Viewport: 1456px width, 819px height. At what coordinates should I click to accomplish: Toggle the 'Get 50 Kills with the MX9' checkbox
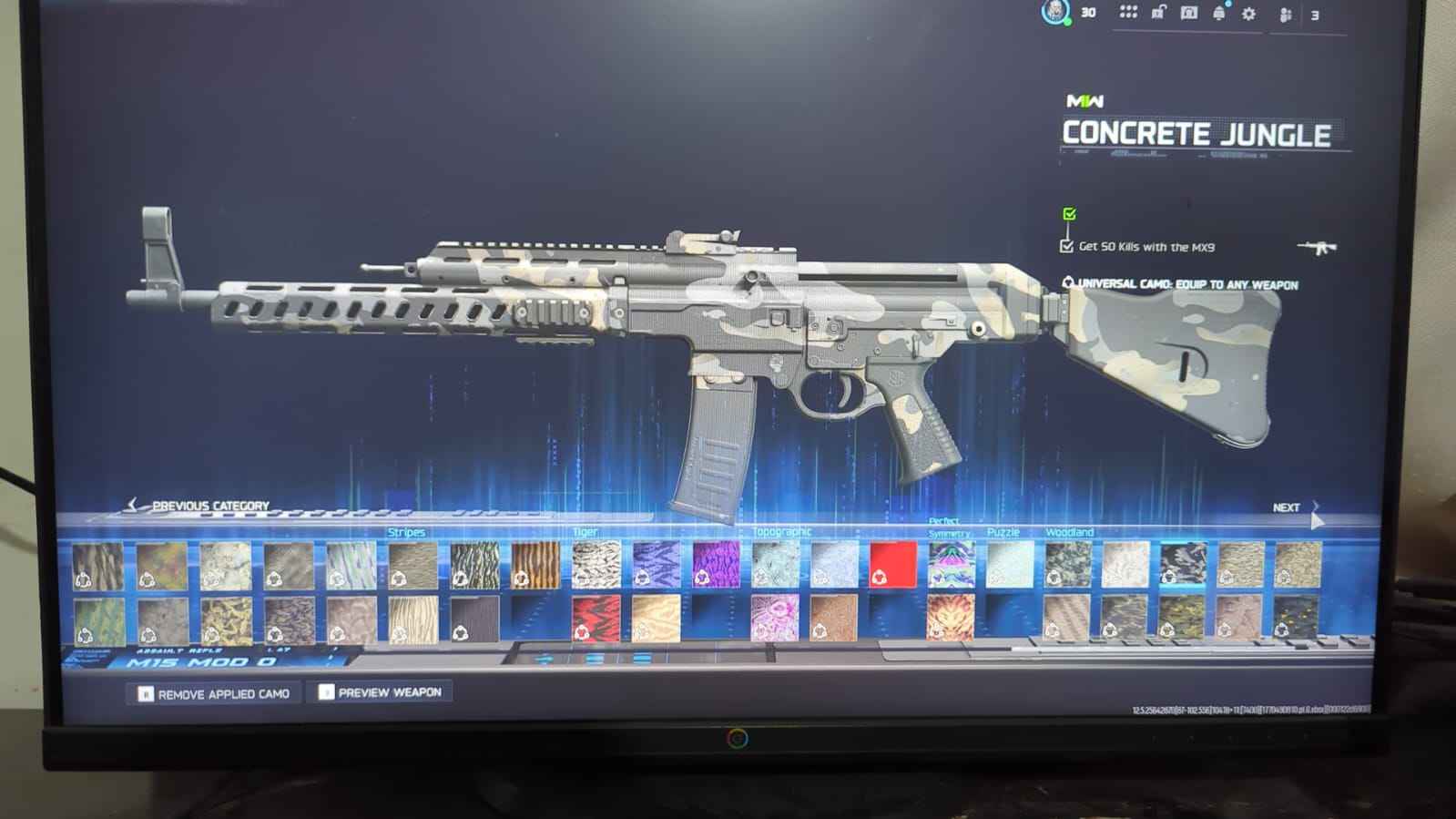1066,246
